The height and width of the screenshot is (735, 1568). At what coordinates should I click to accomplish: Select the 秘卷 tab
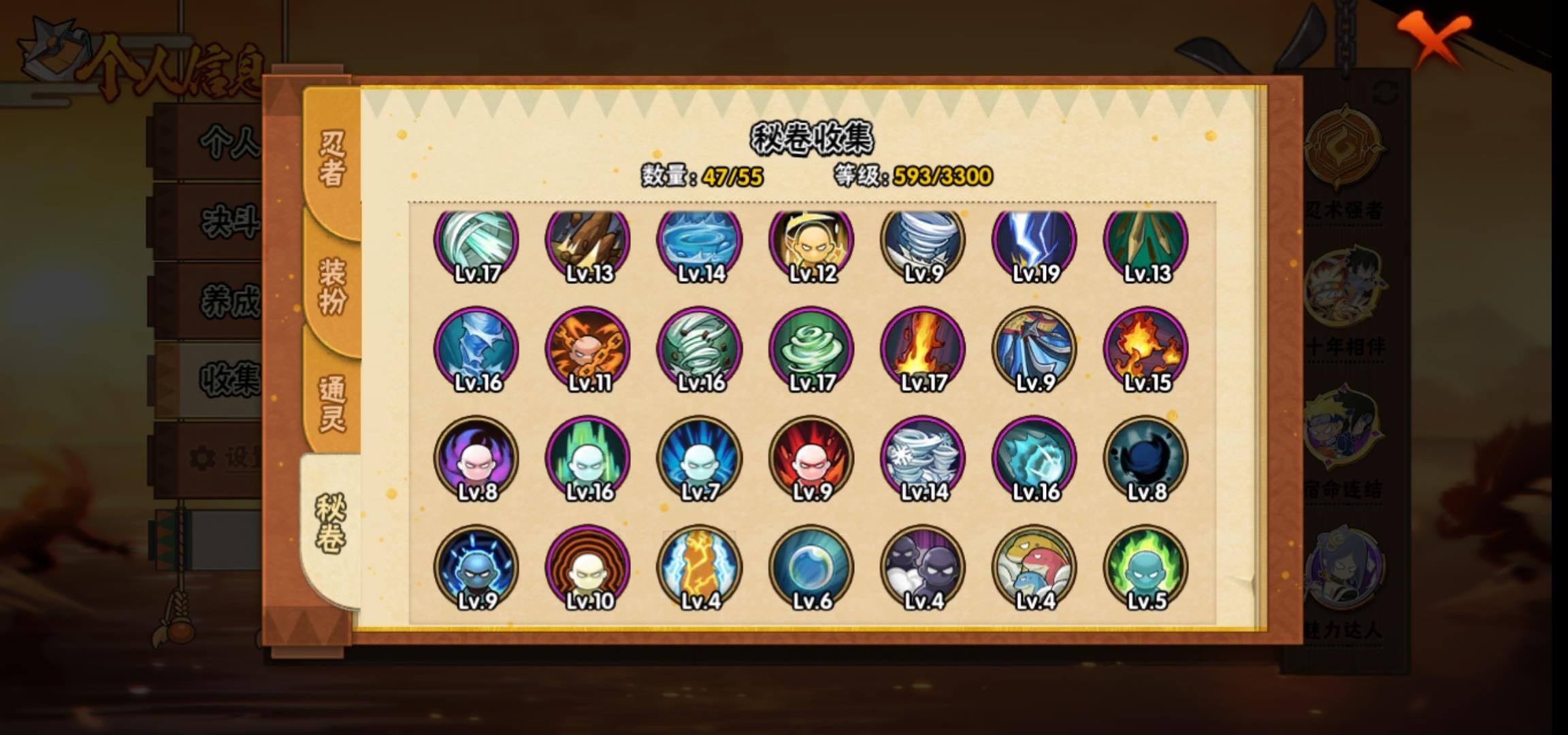[x=331, y=523]
